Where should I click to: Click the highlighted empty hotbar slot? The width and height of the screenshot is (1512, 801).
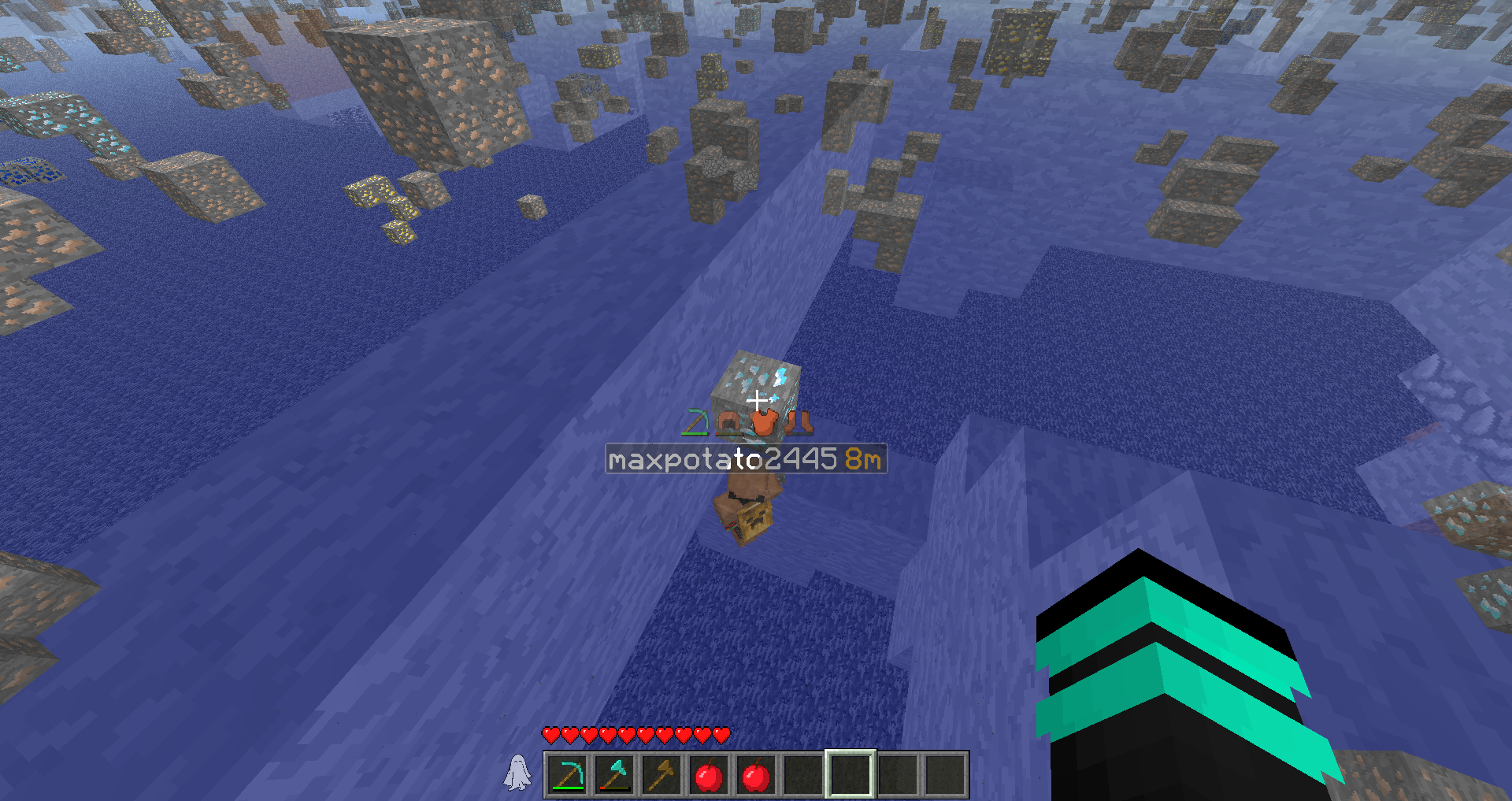[850, 775]
